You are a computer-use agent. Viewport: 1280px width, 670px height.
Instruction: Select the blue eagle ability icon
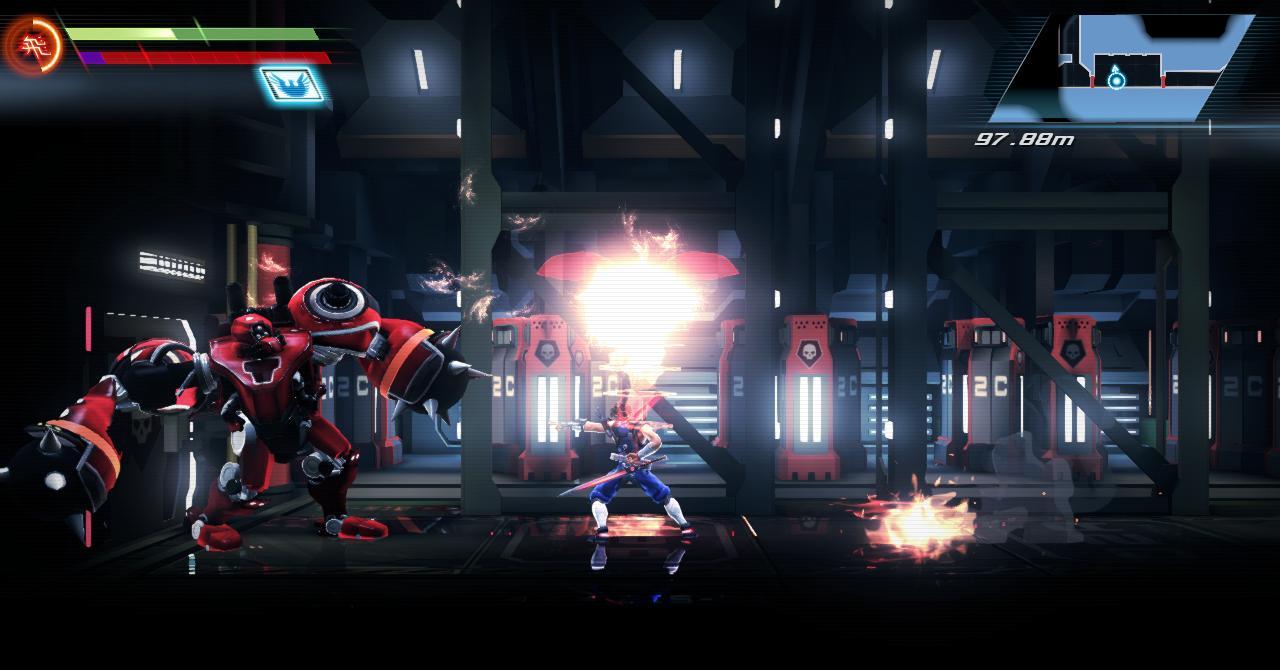[x=292, y=84]
